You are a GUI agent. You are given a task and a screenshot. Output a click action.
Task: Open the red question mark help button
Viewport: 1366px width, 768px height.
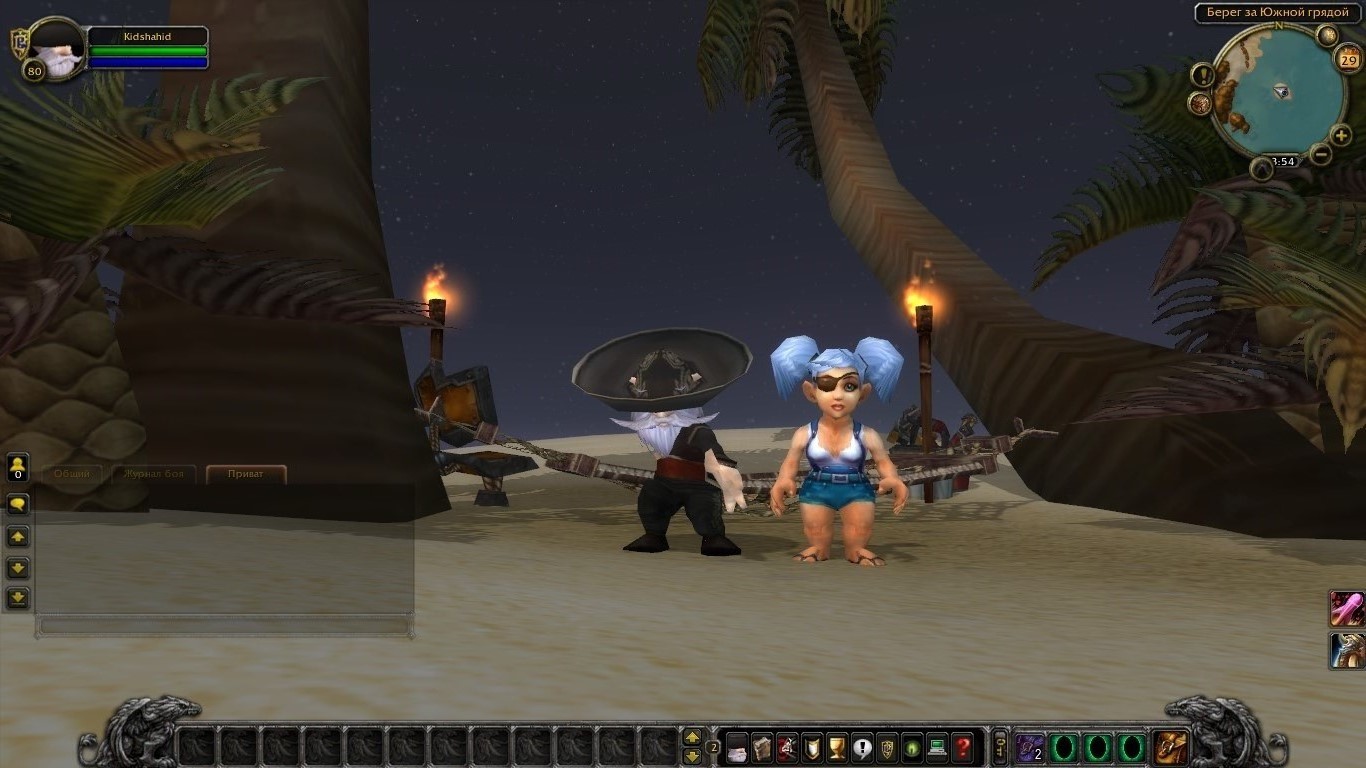tap(962, 747)
